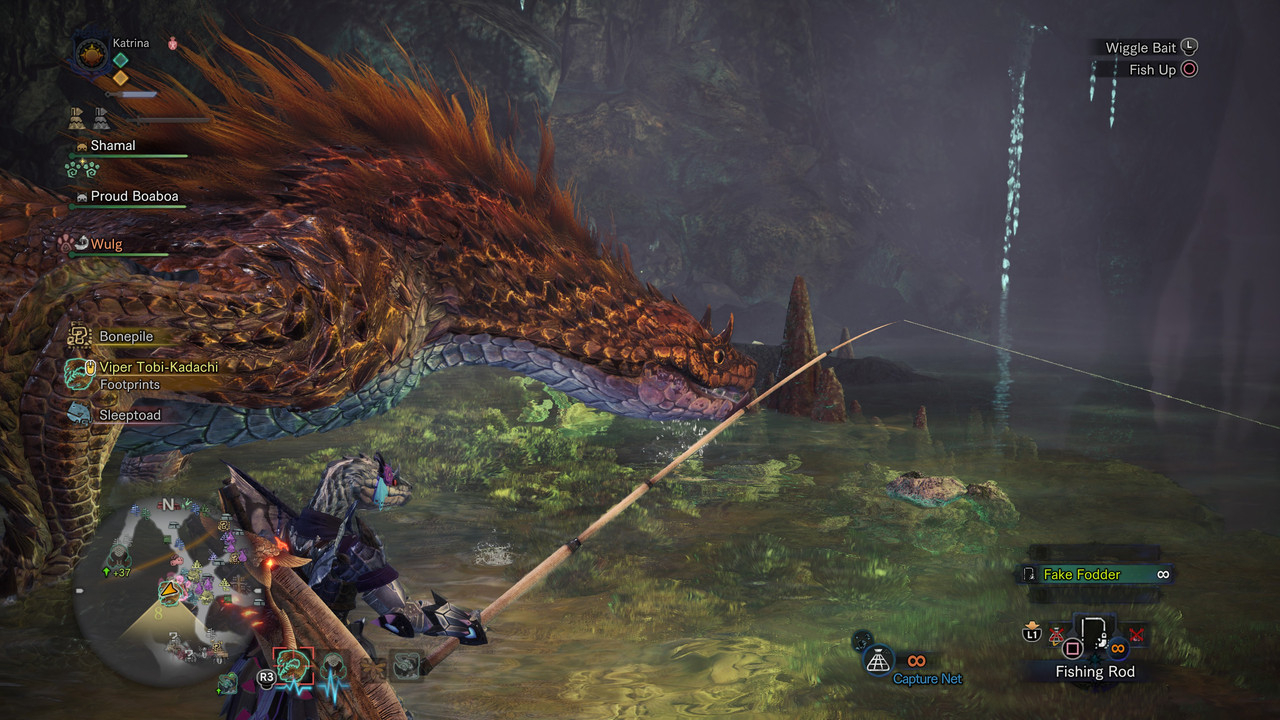Select Proud Boaboa in party list
The image size is (1280, 720).
(x=134, y=196)
